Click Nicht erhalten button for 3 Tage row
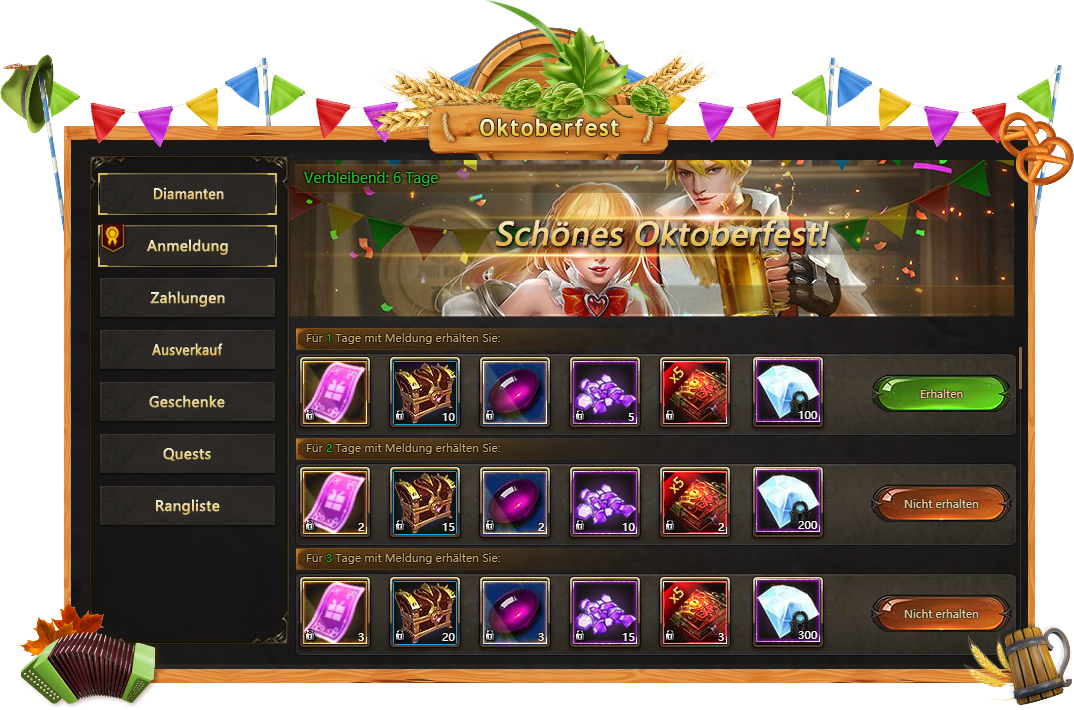This screenshot has width=1074, height=710. 940,614
